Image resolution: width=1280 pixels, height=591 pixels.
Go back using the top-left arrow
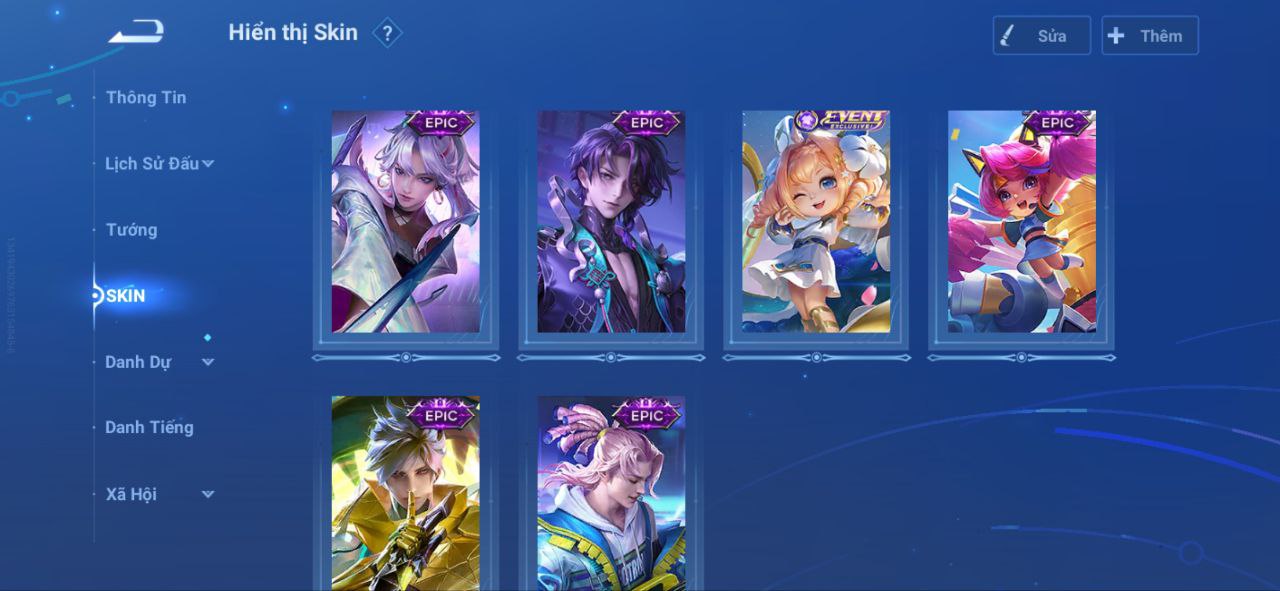point(136,33)
